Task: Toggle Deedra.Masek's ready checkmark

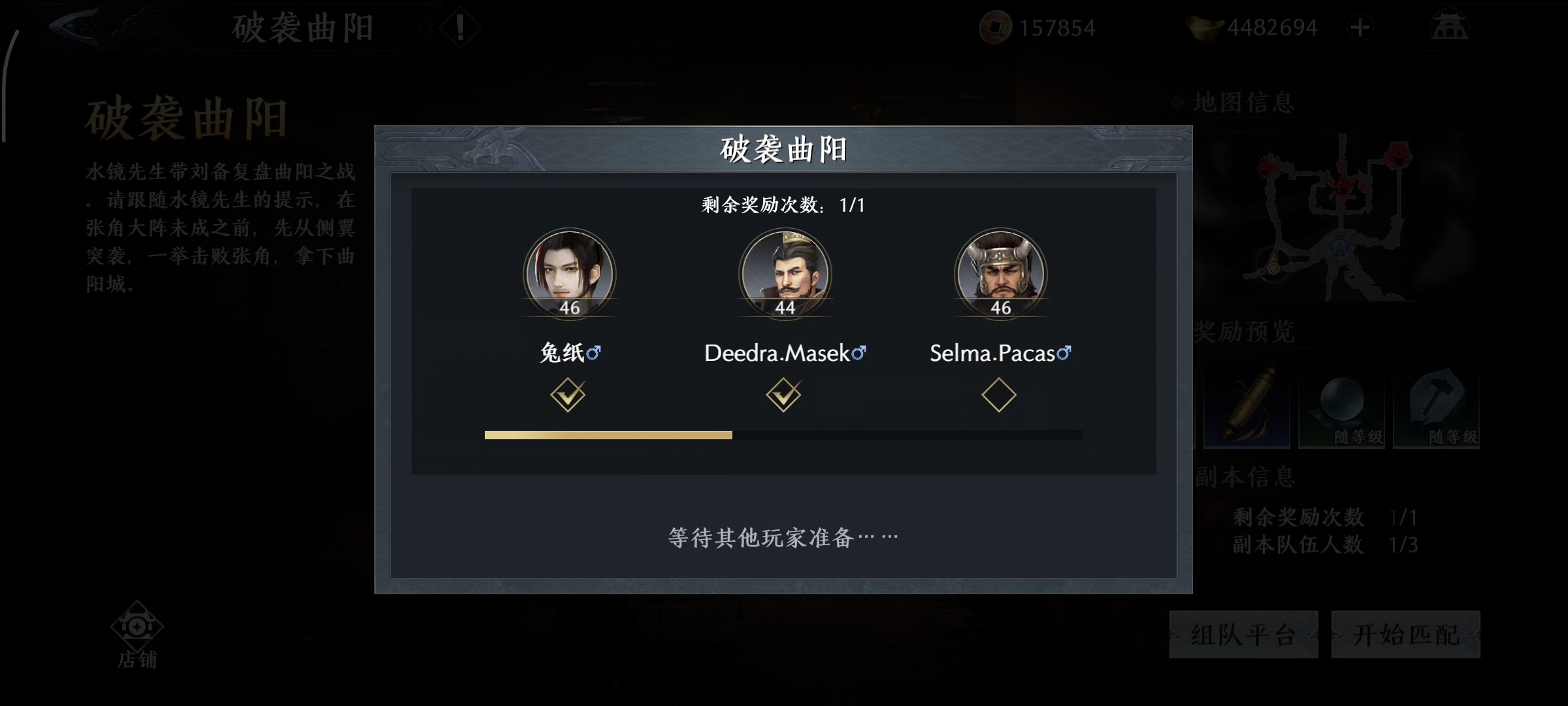Action: pos(784,394)
